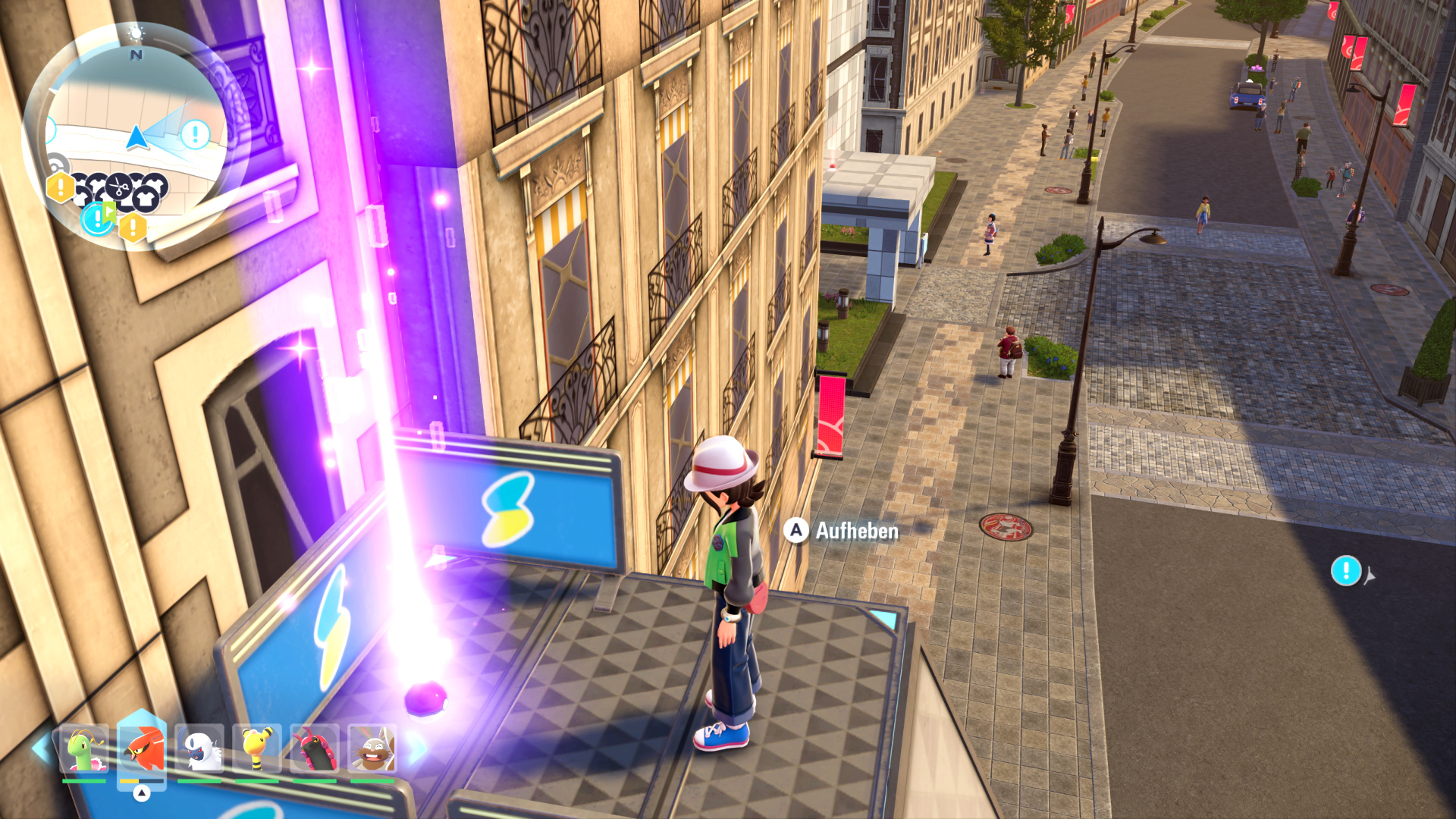Select the highlighted Talonflame party slot
This screenshot has height=819, width=1456.
[x=142, y=749]
